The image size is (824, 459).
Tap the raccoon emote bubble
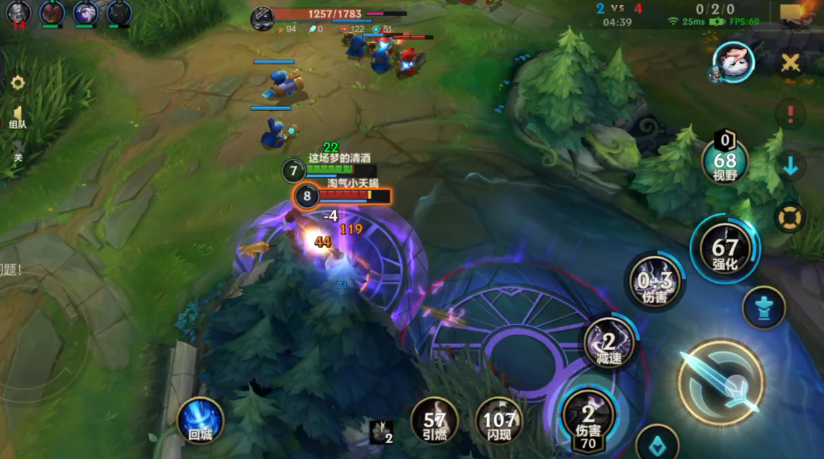(733, 63)
